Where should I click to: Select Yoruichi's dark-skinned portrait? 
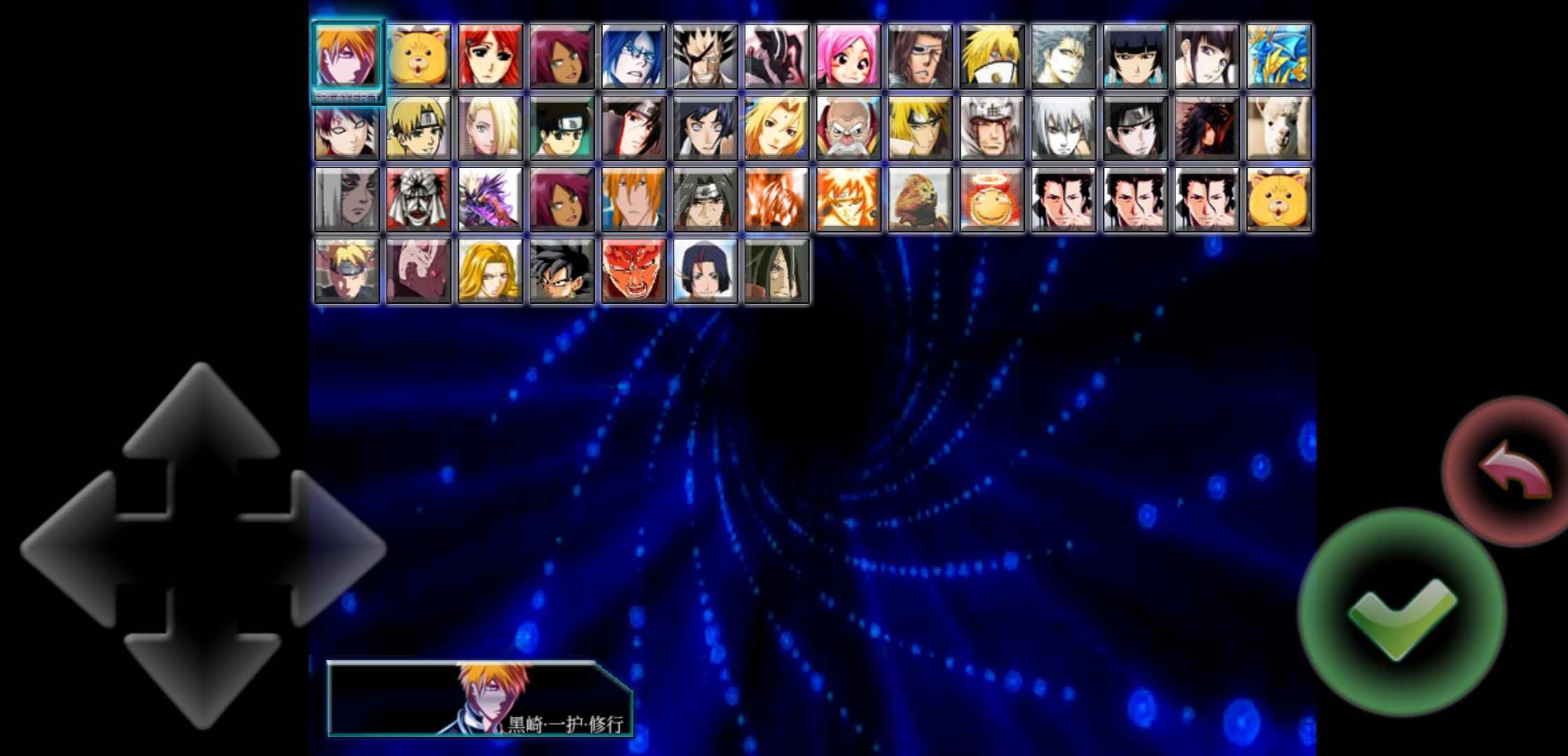click(562, 56)
